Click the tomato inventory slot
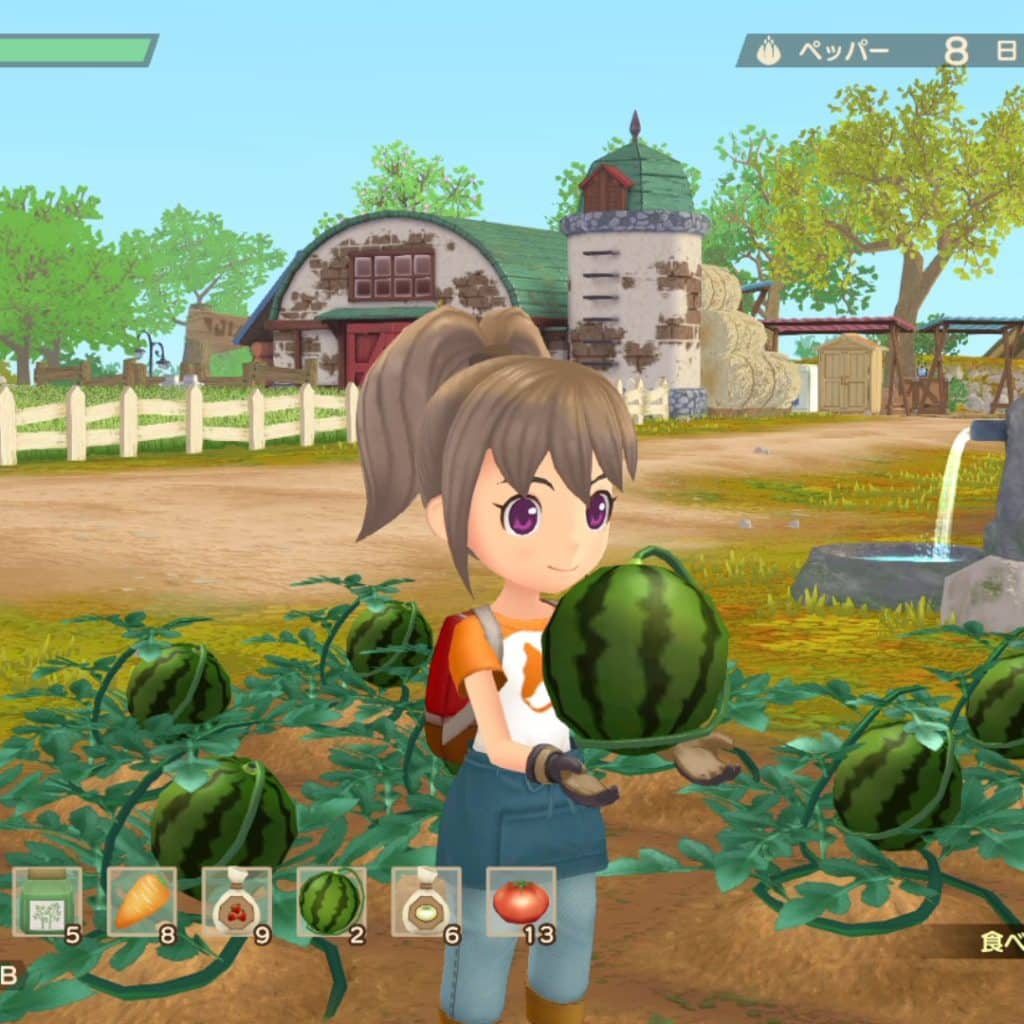 click(521, 901)
